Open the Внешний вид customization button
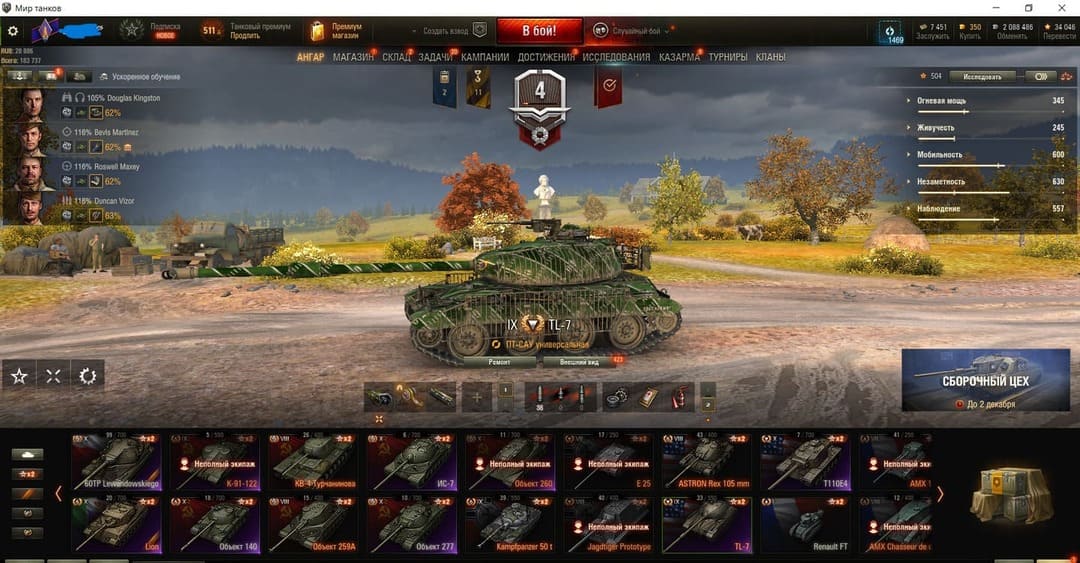The width and height of the screenshot is (1080, 563). pyautogui.click(x=579, y=361)
